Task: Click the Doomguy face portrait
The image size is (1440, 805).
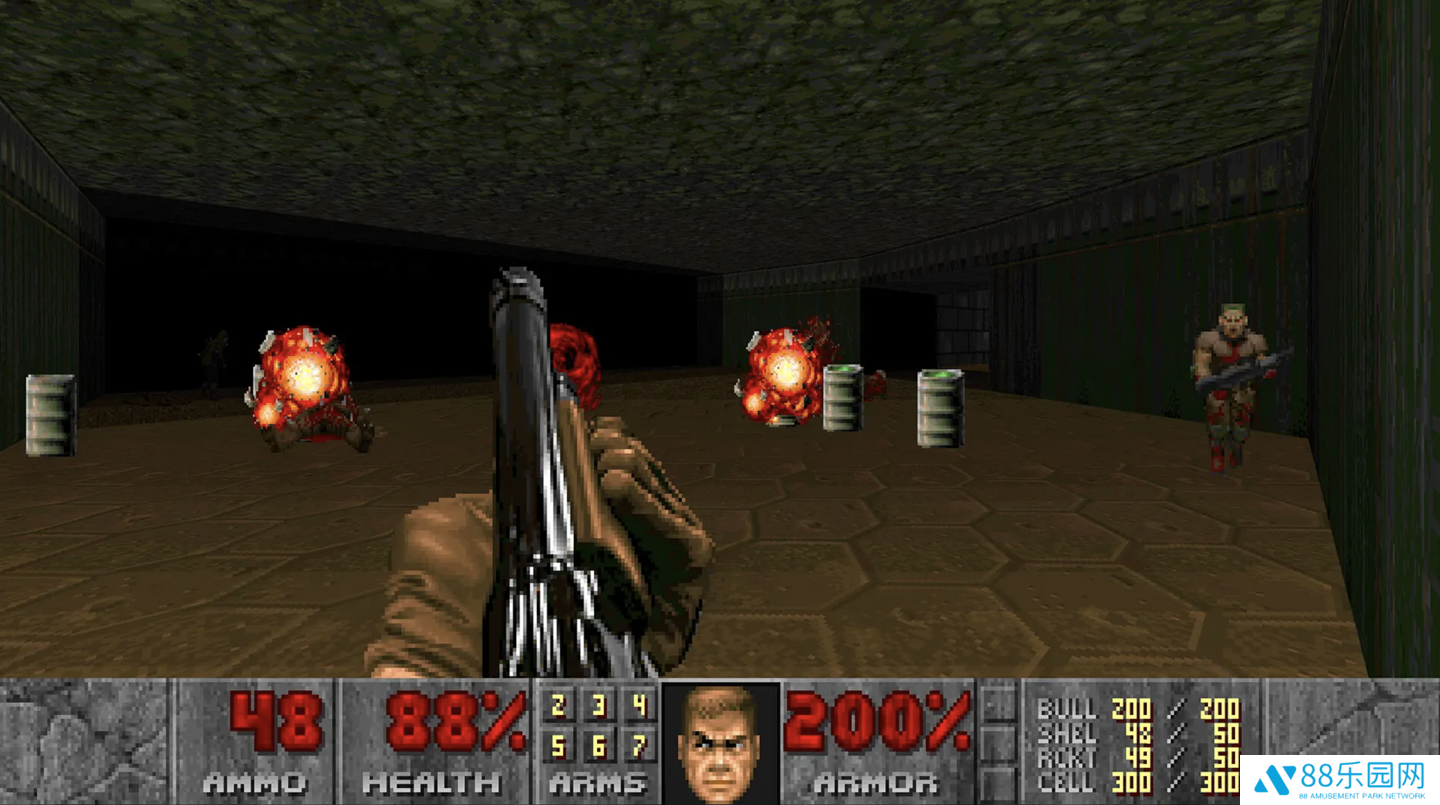Action: pyautogui.click(x=720, y=742)
